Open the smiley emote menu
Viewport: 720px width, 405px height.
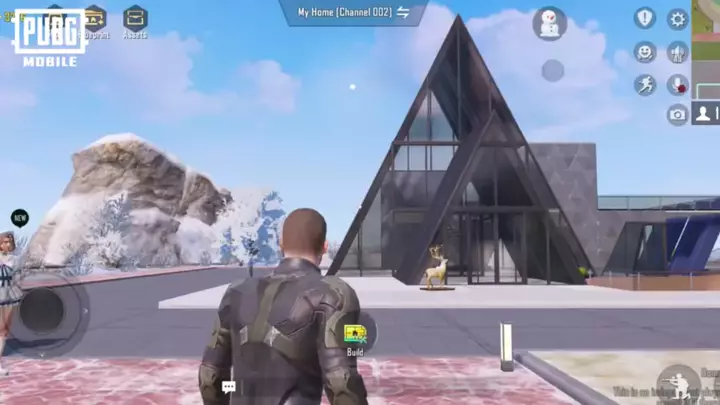point(645,52)
